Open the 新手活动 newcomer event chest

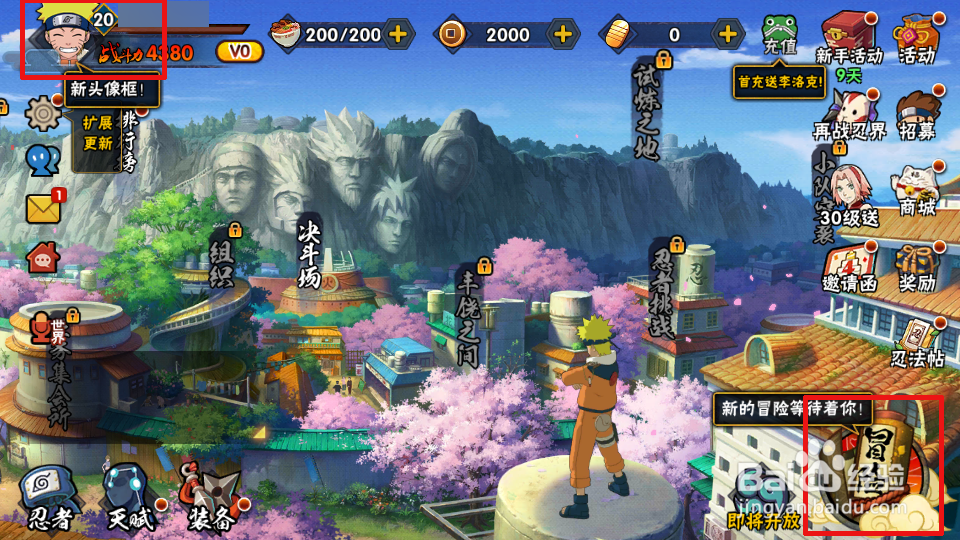coord(848,38)
